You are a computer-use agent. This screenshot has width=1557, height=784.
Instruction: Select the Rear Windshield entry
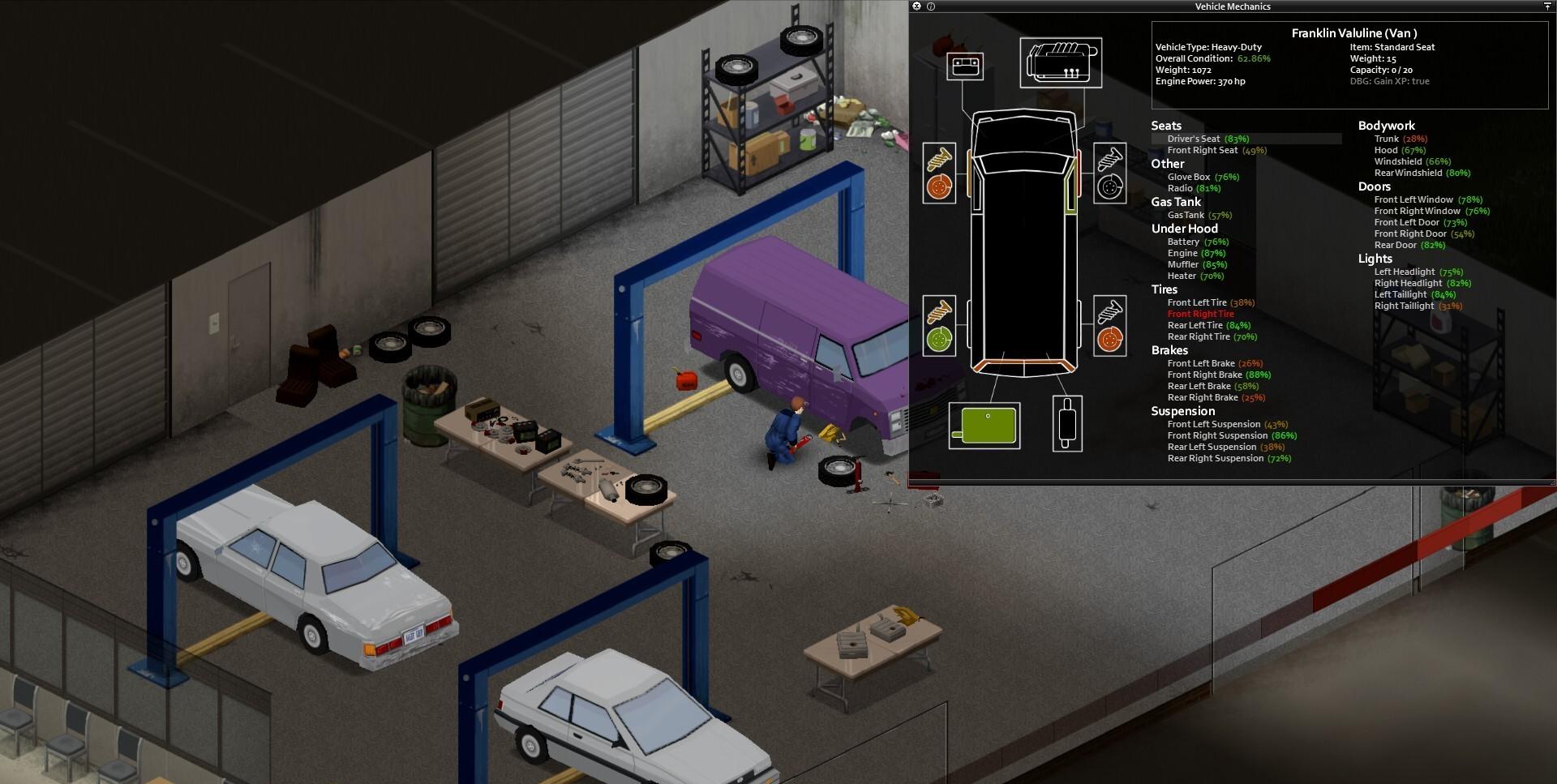coord(1408,173)
